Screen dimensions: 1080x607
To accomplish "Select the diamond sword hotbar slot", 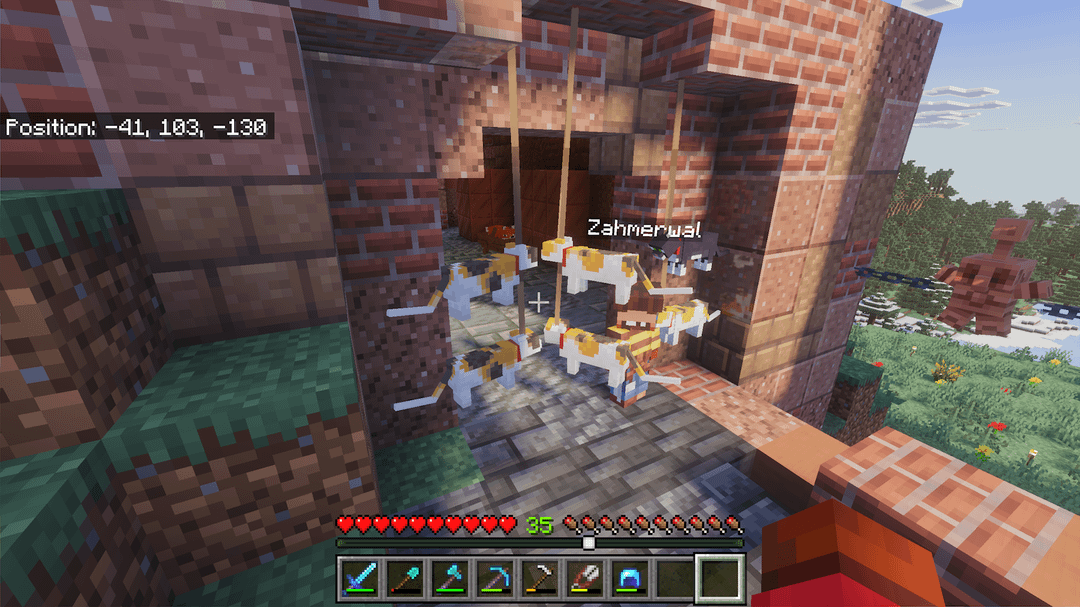I will (359, 579).
